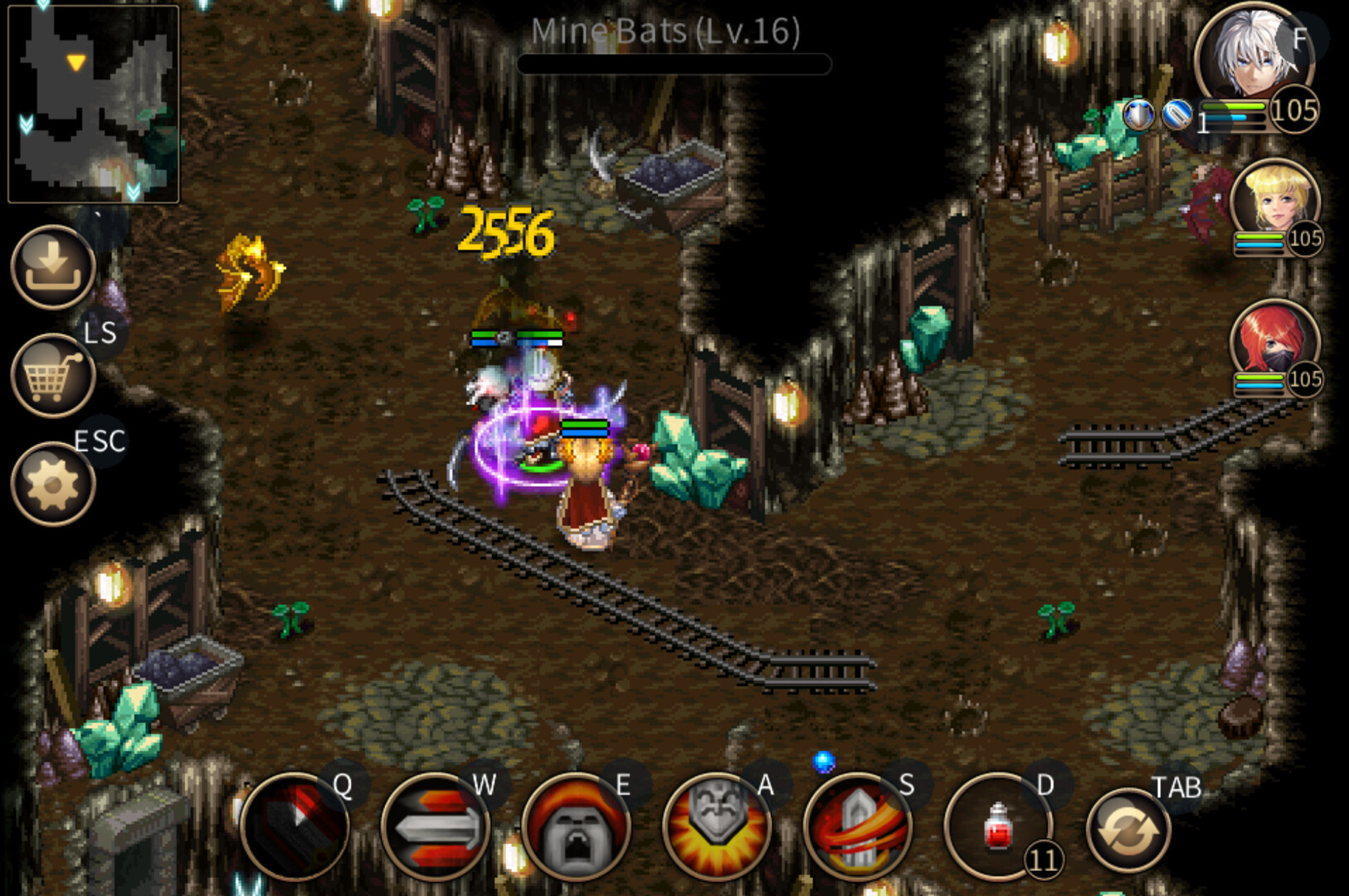Open the ESC menu

point(100,441)
